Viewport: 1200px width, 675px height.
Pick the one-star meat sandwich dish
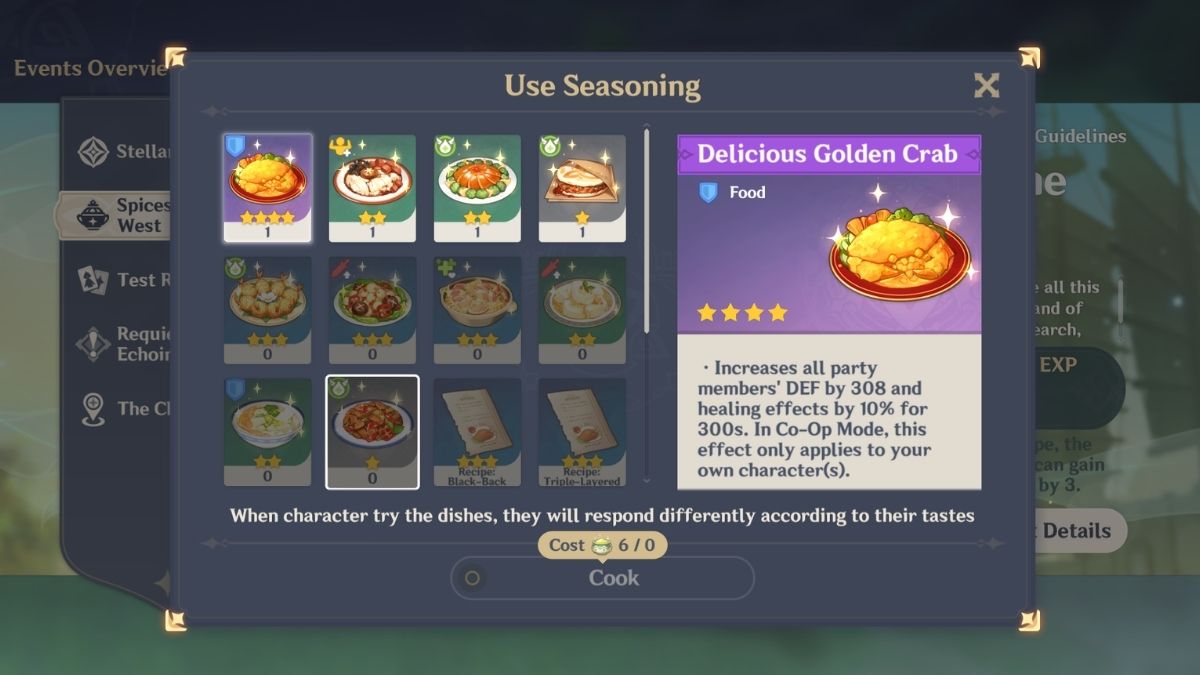582,188
